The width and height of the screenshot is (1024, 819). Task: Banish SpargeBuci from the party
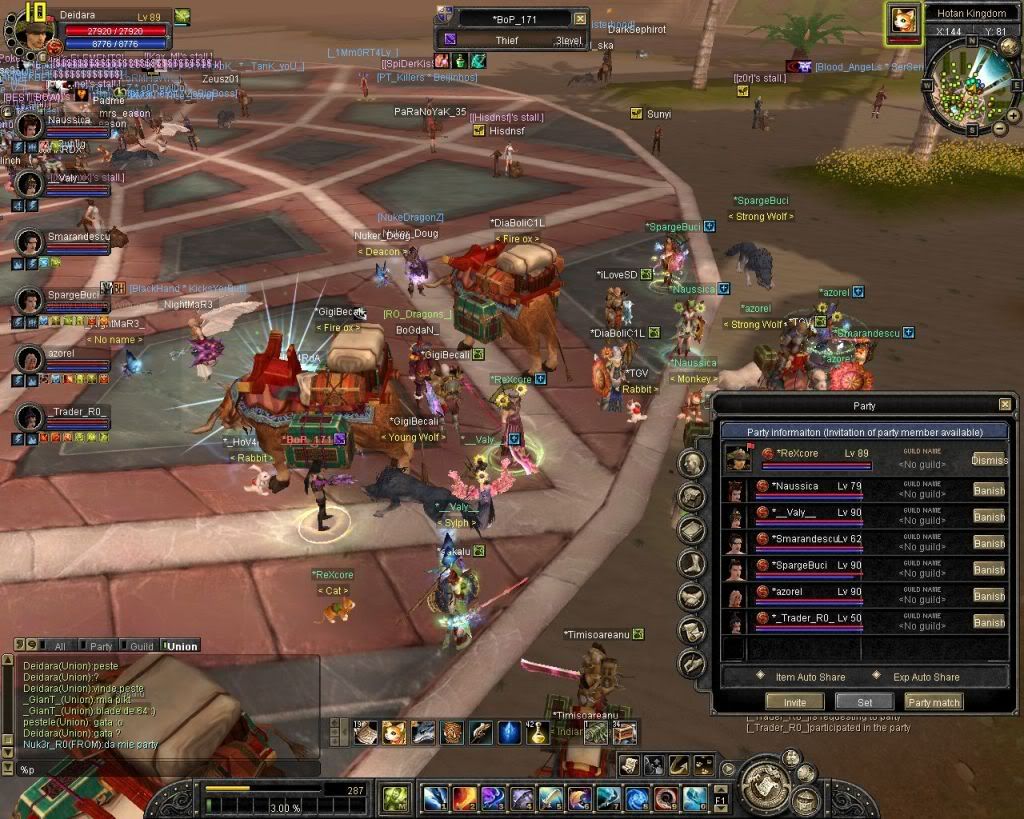click(988, 569)
